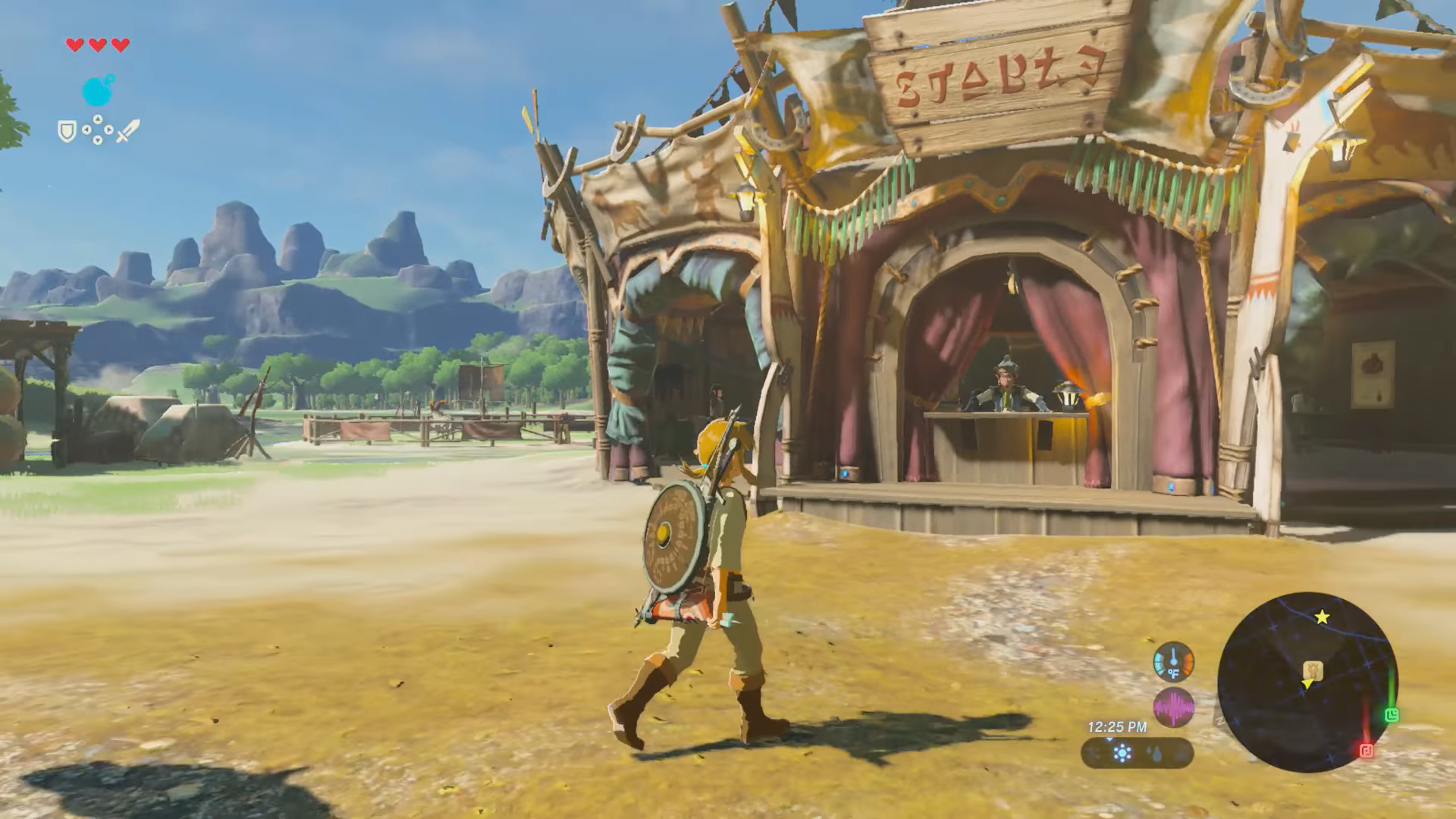Select the blue remote bomb rune icon

(x=98, y=92)
